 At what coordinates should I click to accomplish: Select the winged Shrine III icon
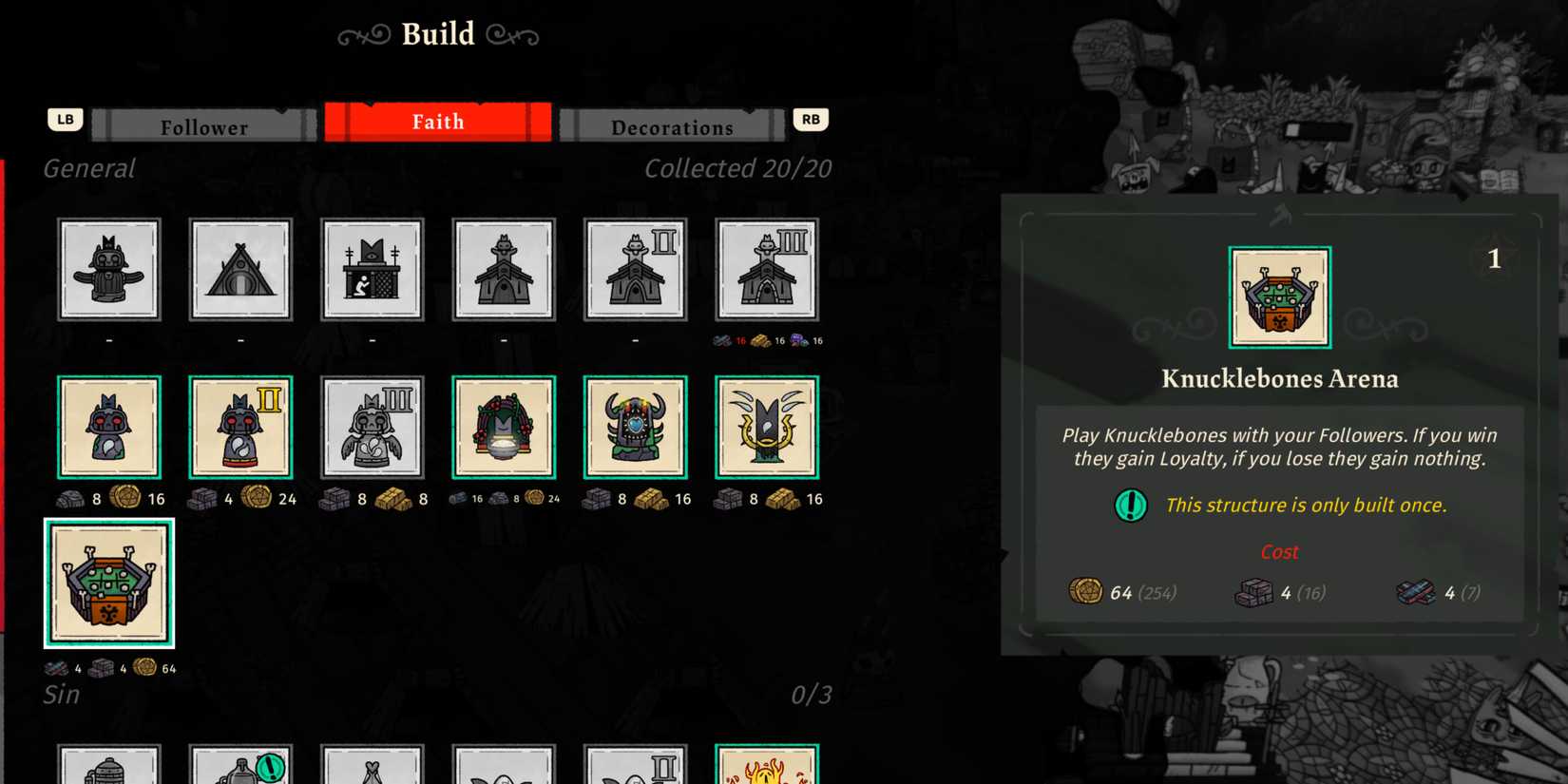tap(373, 426)
